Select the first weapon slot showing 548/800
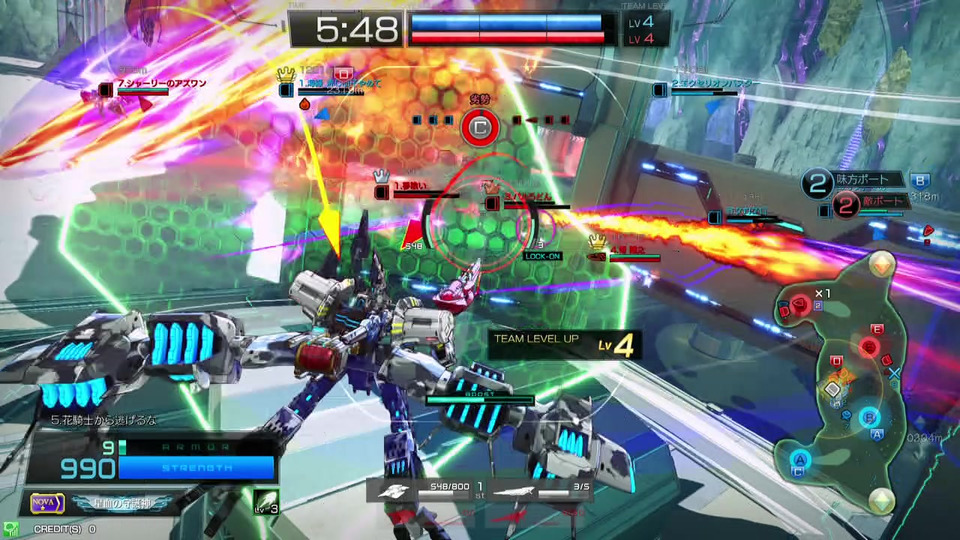The image size is (960, 540). pyautogui.click(x=418, y=491)
